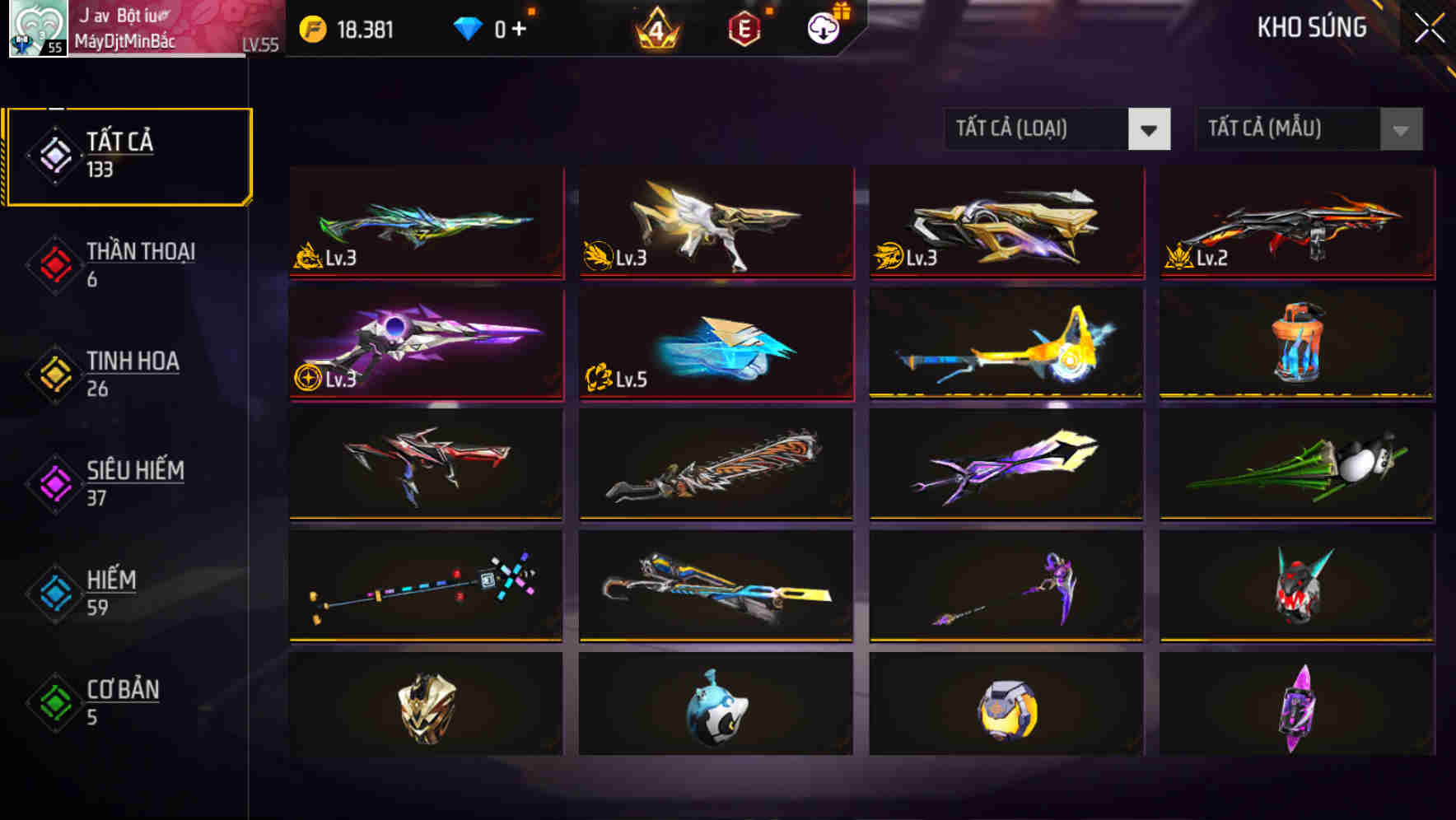Select the Lv.5 blue katana weapon

pos(716,345)
